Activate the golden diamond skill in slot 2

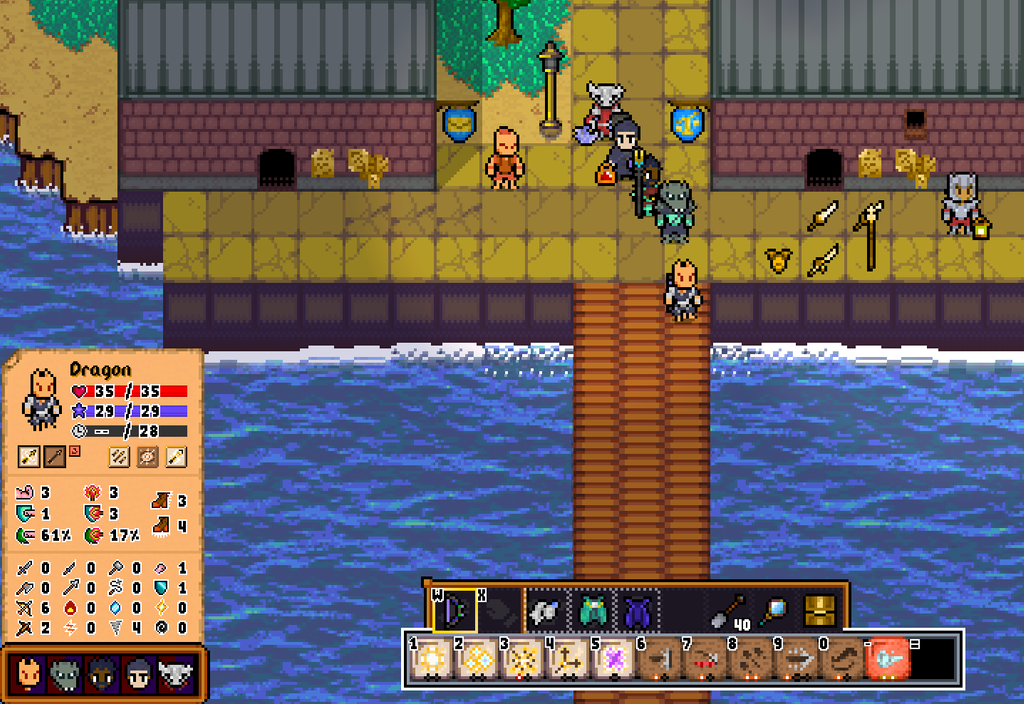click(477, 660)
